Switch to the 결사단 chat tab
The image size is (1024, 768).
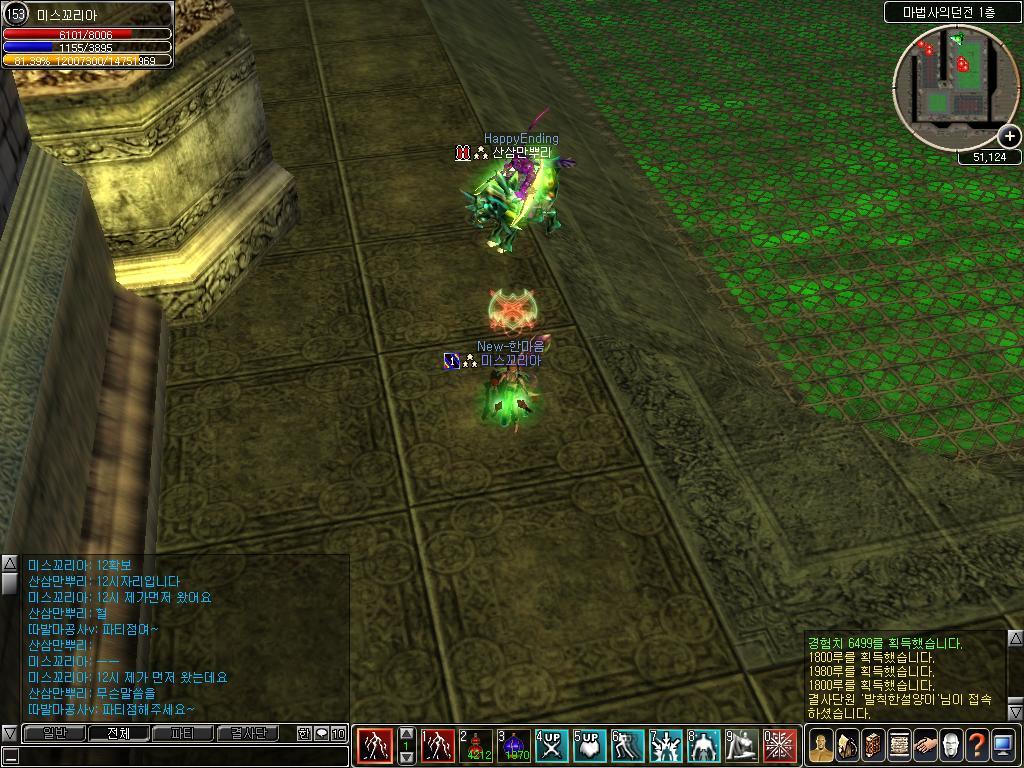pyautogui.click(x=248, y=733)
